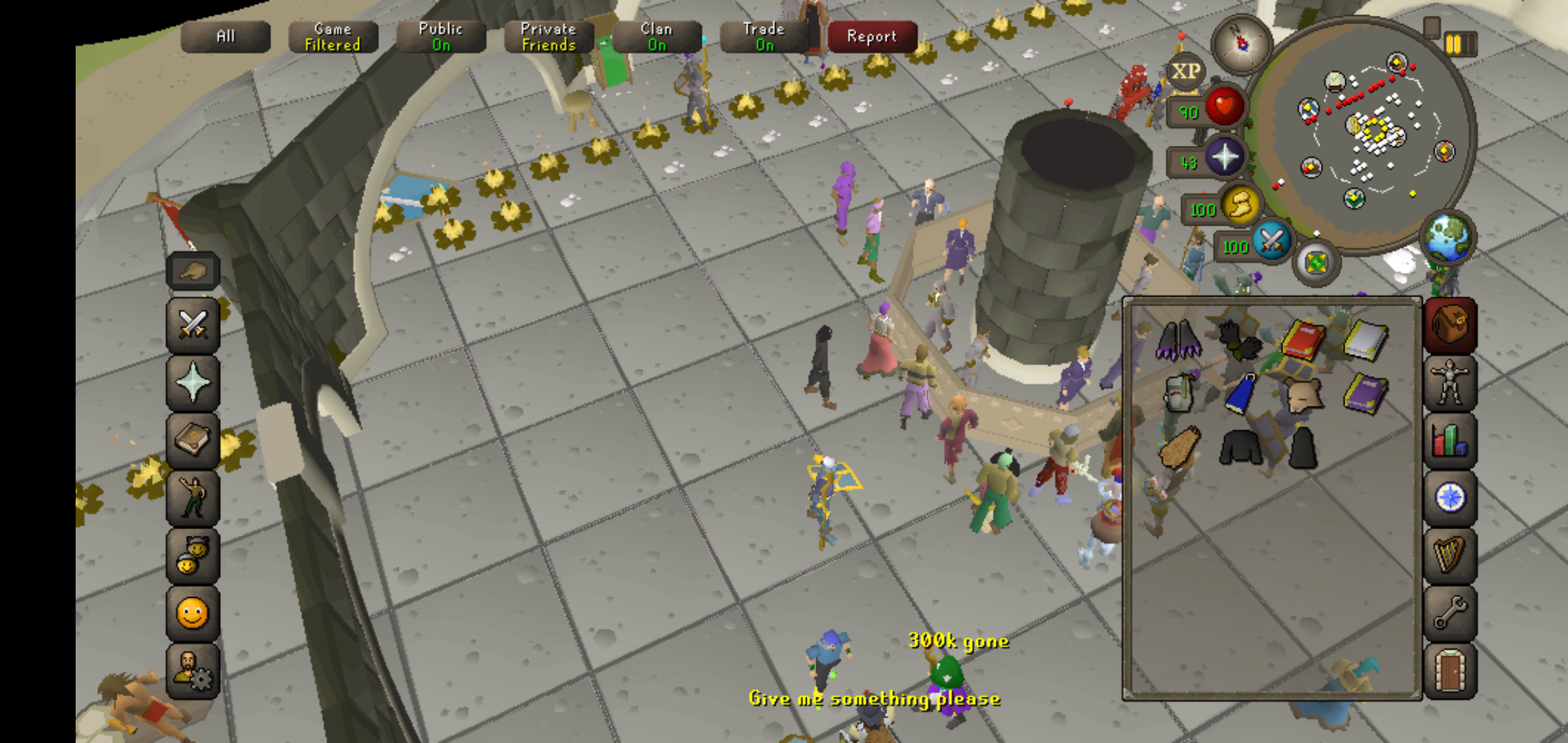Screen dimensions: 1568x743
Task: Open the Emotes panel
Action: (x=193, y=497)
